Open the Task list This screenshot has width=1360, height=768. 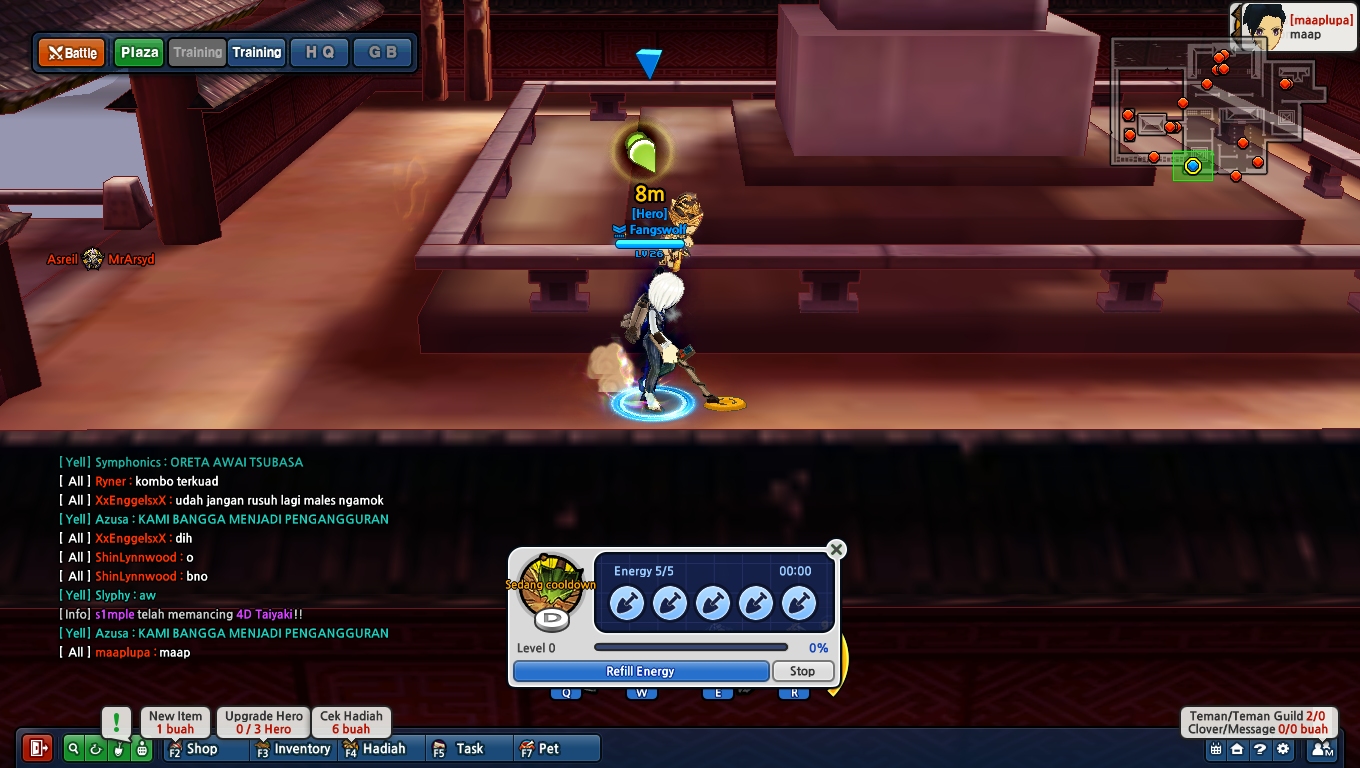click(460, 748)
